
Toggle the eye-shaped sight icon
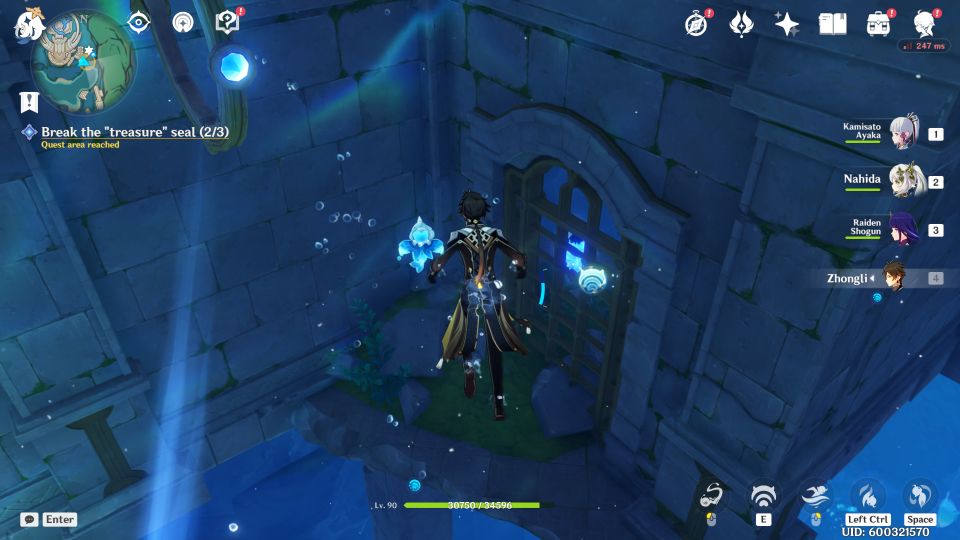(138, 22)
